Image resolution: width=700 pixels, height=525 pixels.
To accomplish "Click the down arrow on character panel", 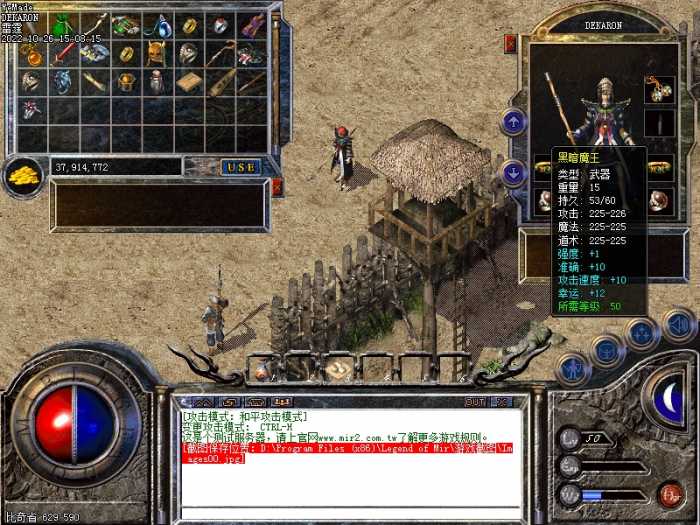I will [x=514, y=172].
